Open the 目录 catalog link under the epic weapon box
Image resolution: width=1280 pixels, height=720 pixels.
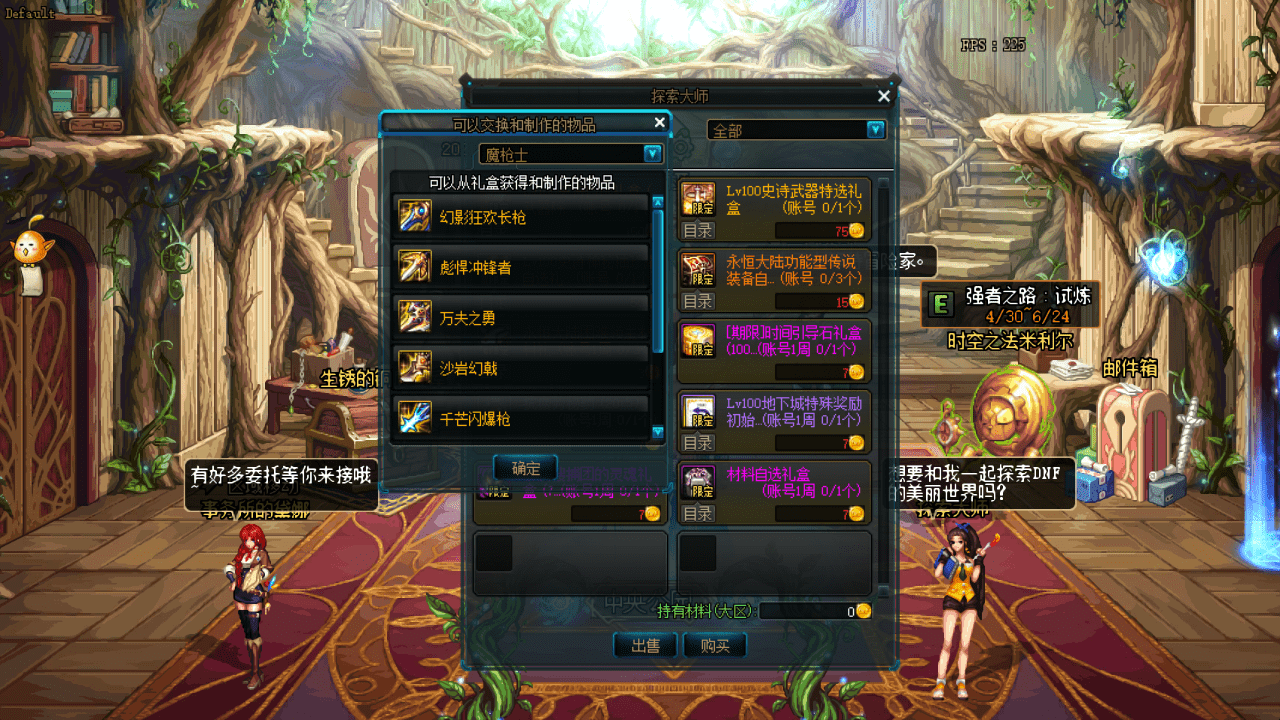pos(698,231)
